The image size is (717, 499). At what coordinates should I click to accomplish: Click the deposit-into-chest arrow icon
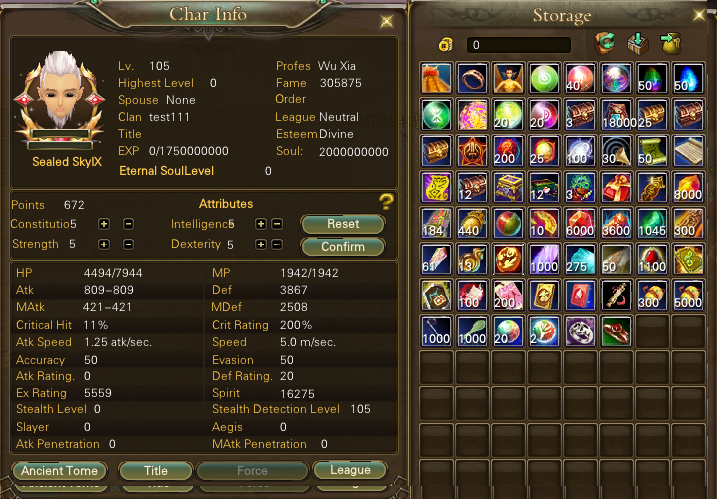tap(637, 44)
